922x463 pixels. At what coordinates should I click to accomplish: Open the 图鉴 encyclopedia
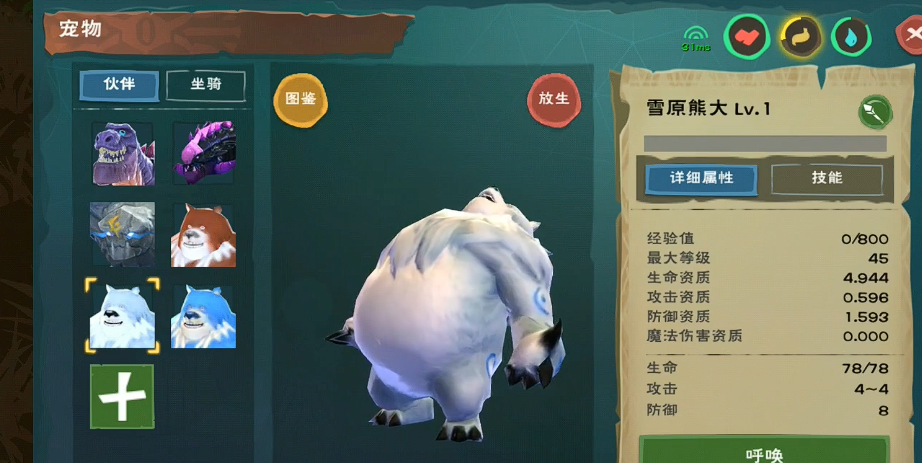point(300,99)
